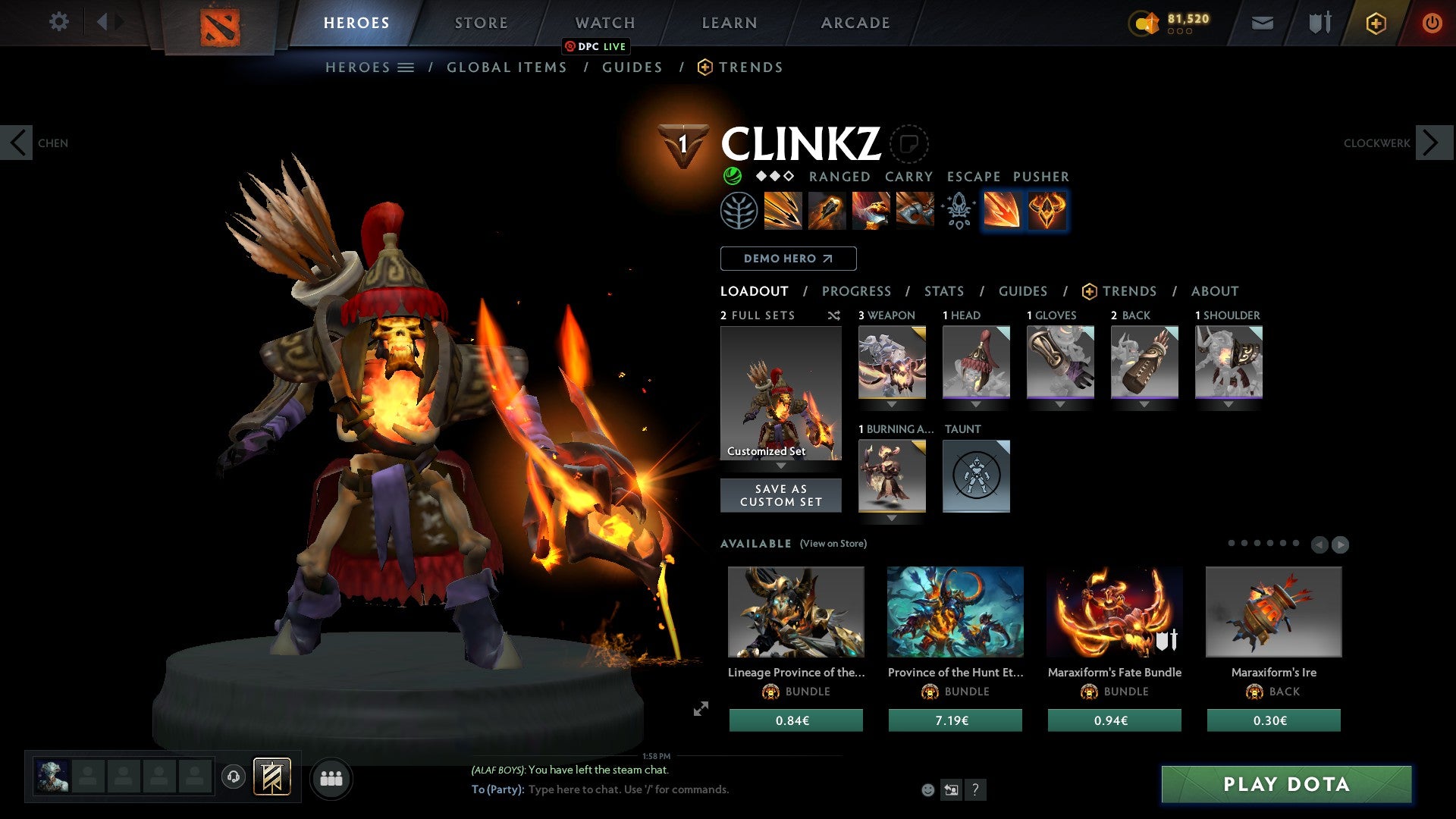Click the next-page arrow in Available items
This screenshot has width=1456, height=819.
pos(1340,544)
